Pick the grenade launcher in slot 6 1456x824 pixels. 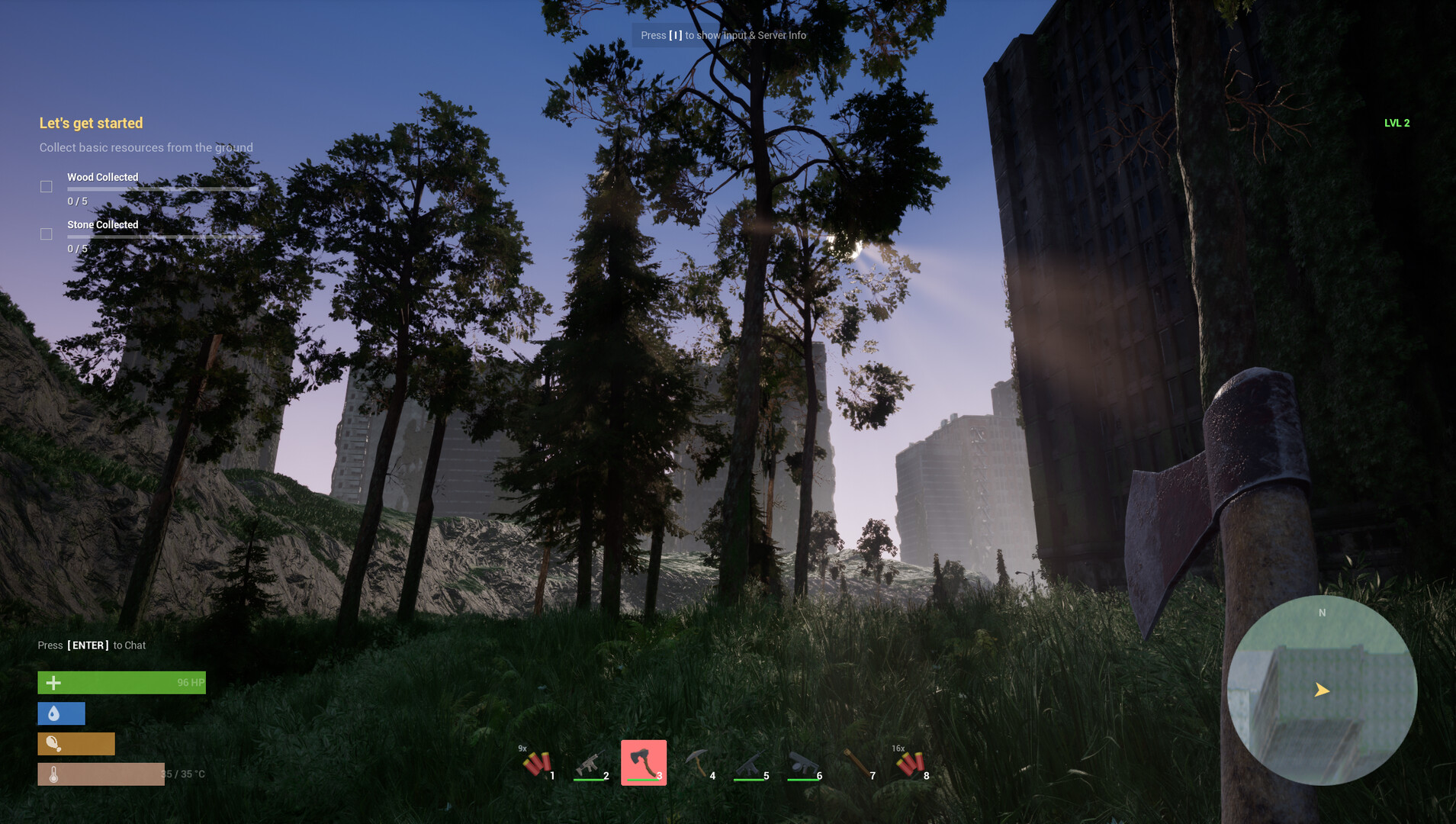point(805,761)
